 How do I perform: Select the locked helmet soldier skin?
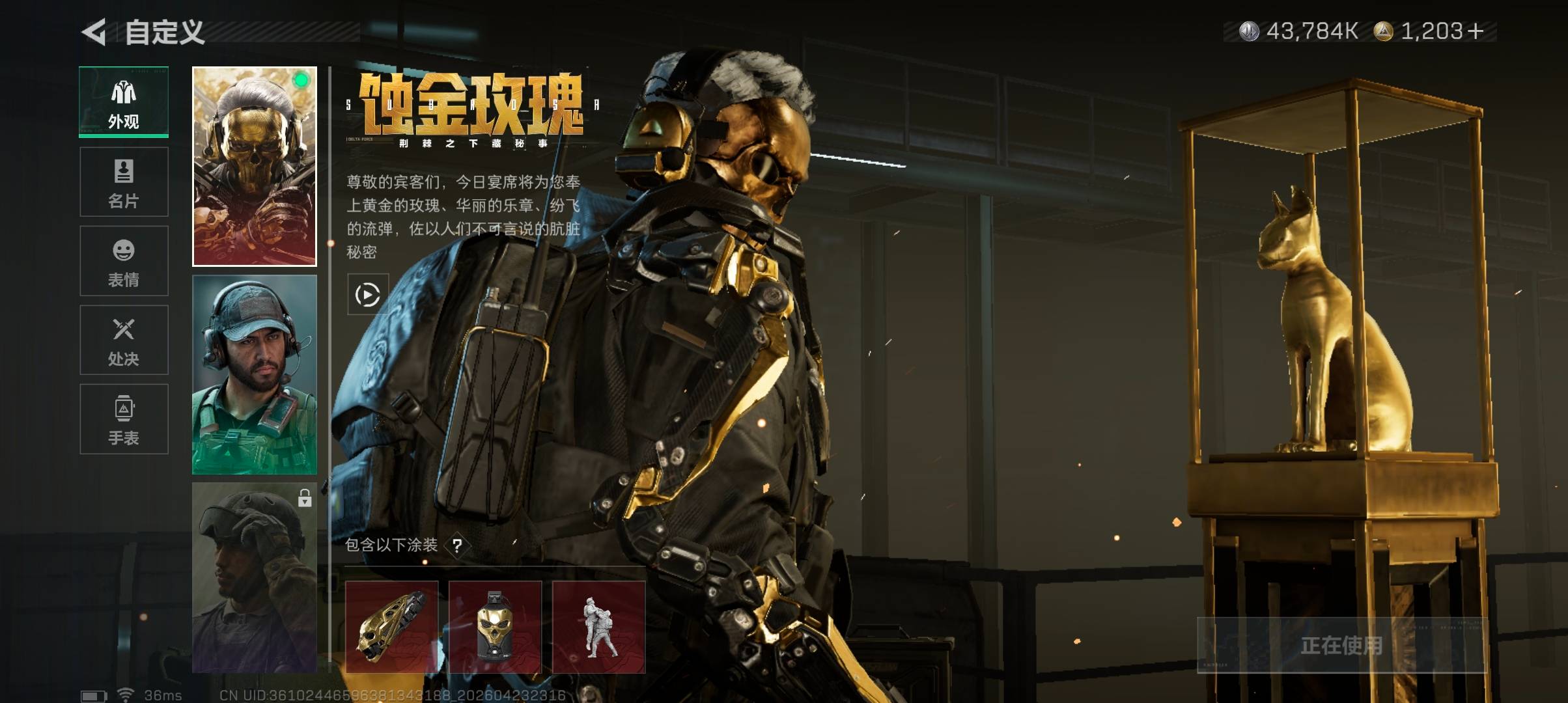pyautogui.click(x=255, y=577)
